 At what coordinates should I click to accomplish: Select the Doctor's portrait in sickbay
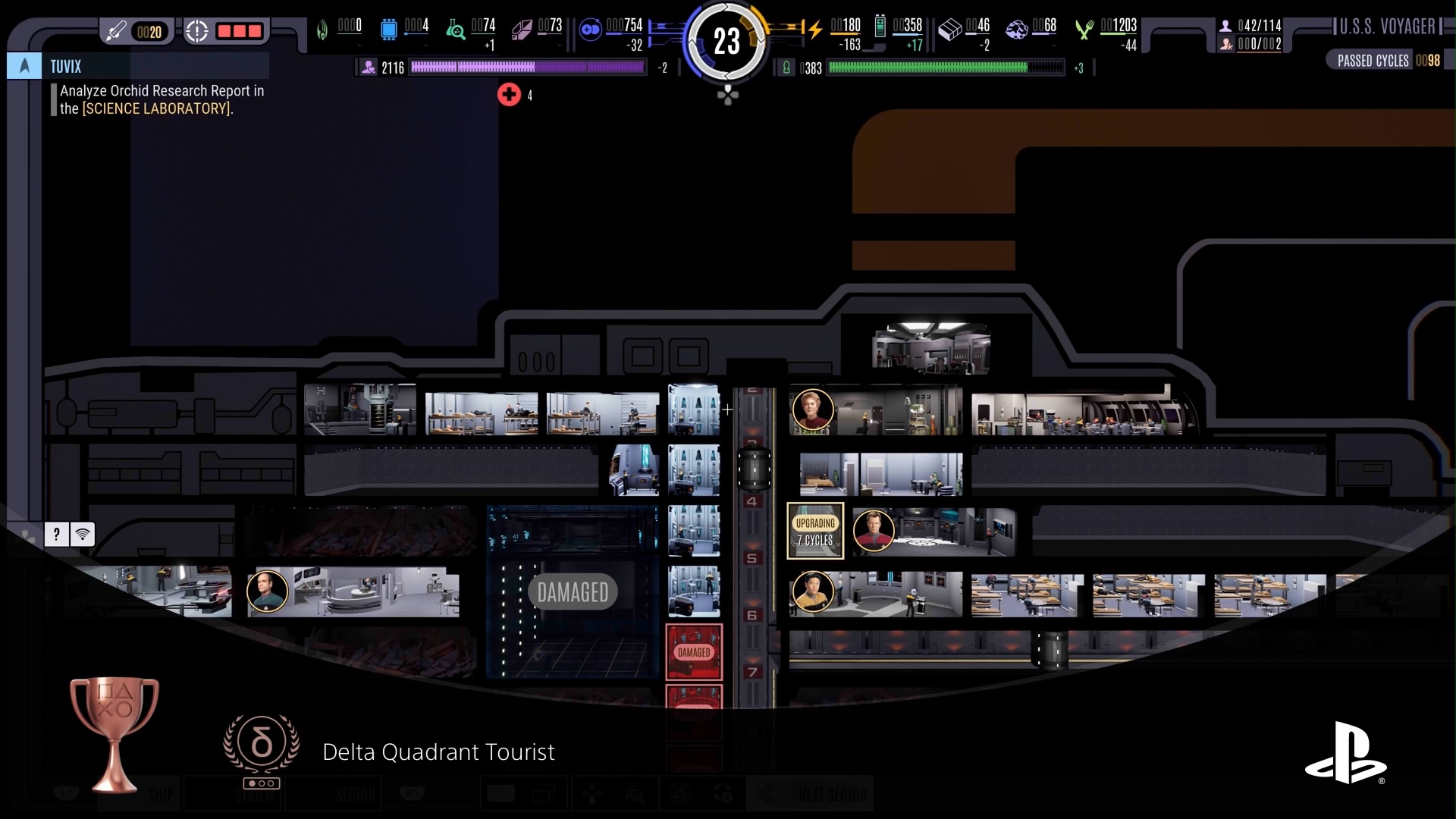tap(268, 591)
